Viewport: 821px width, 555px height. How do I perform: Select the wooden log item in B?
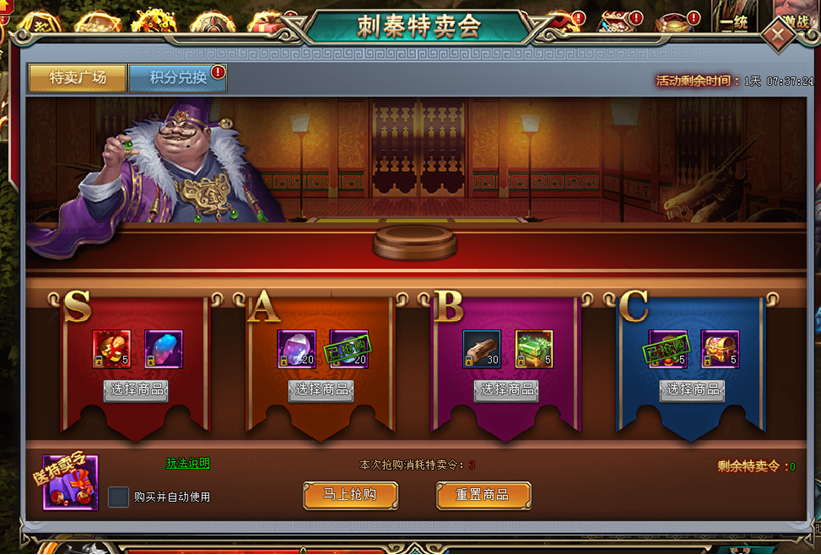482,349
